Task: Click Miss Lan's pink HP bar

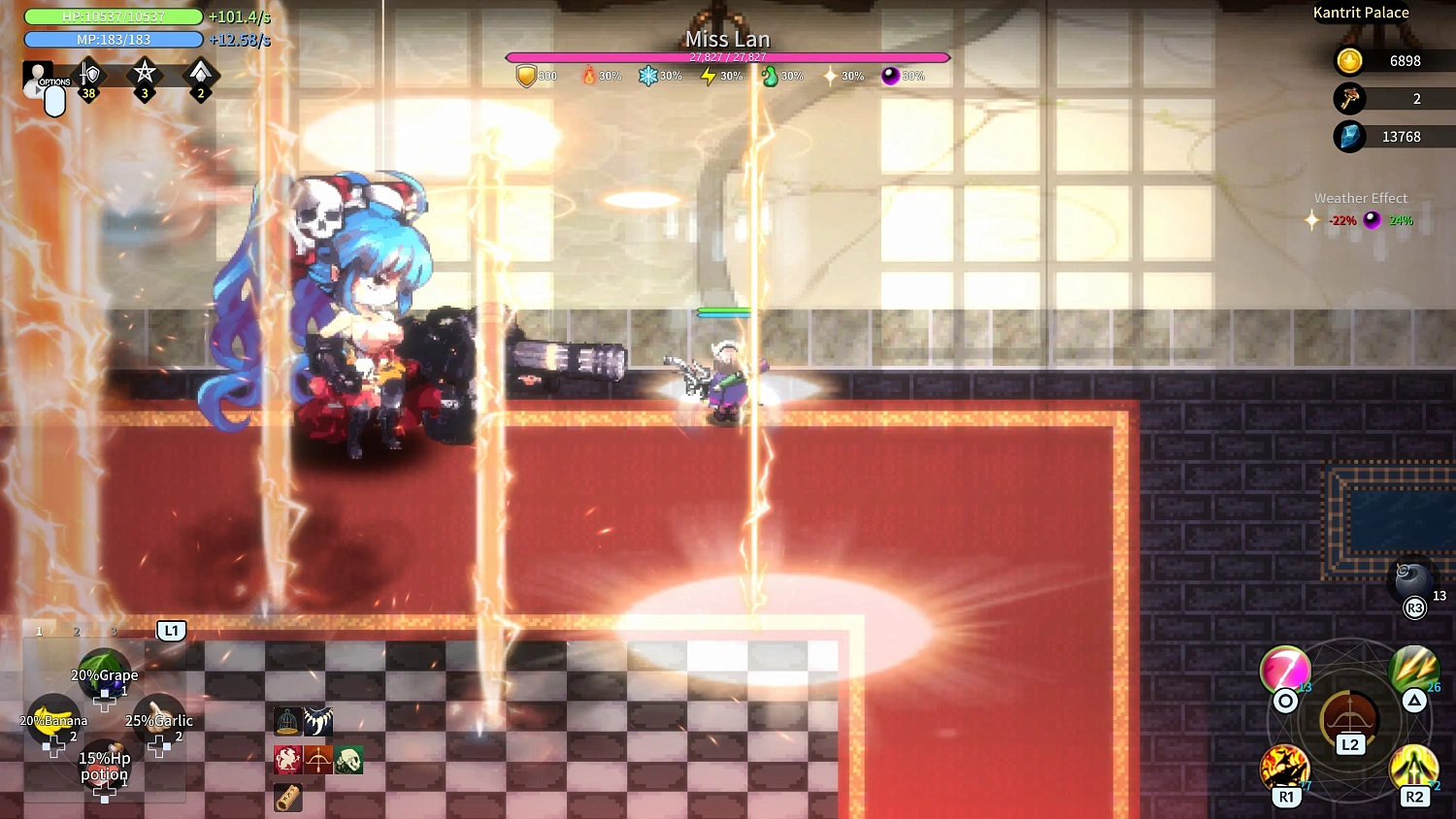Action: click(726, 57)
